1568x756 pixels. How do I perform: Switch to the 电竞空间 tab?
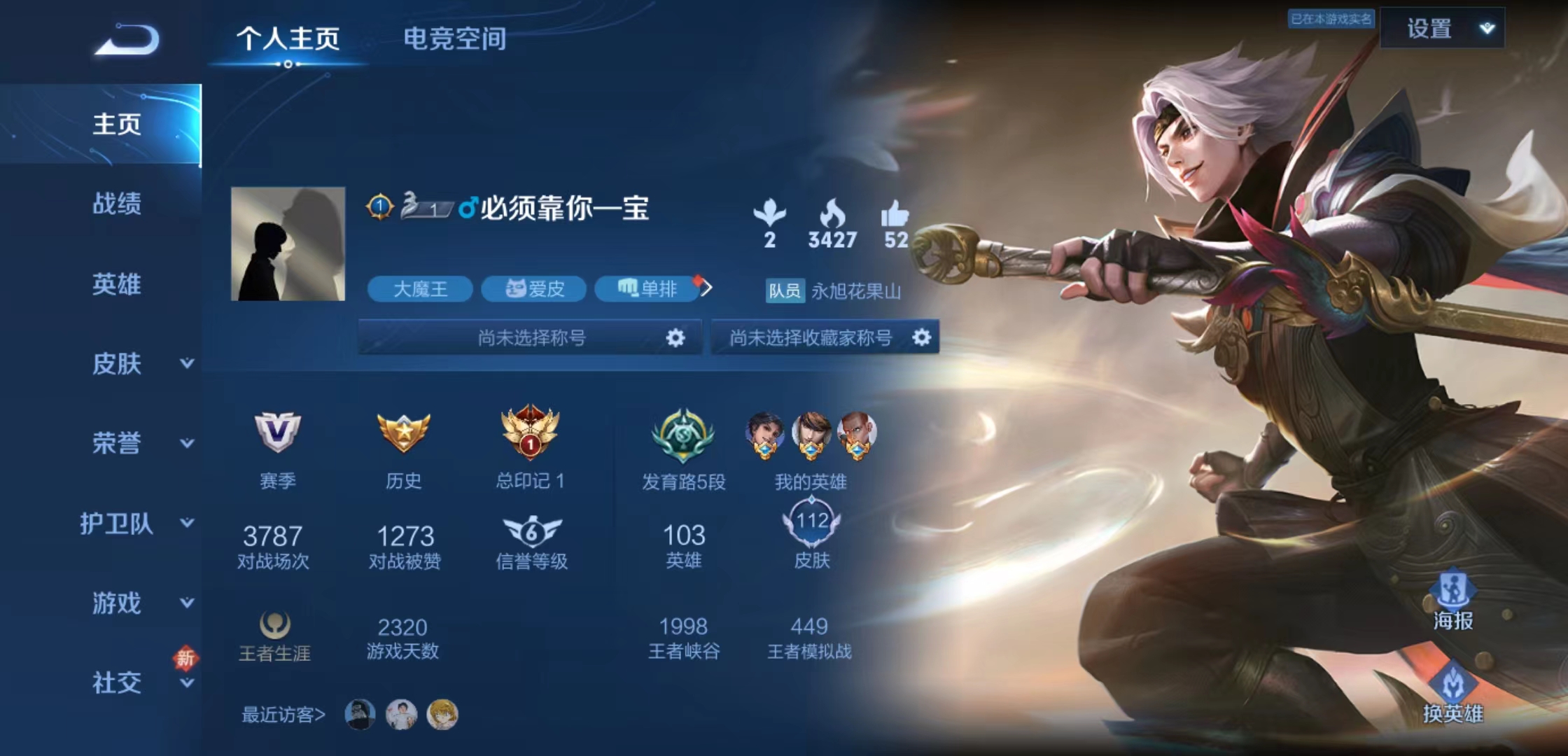[454, 40]
